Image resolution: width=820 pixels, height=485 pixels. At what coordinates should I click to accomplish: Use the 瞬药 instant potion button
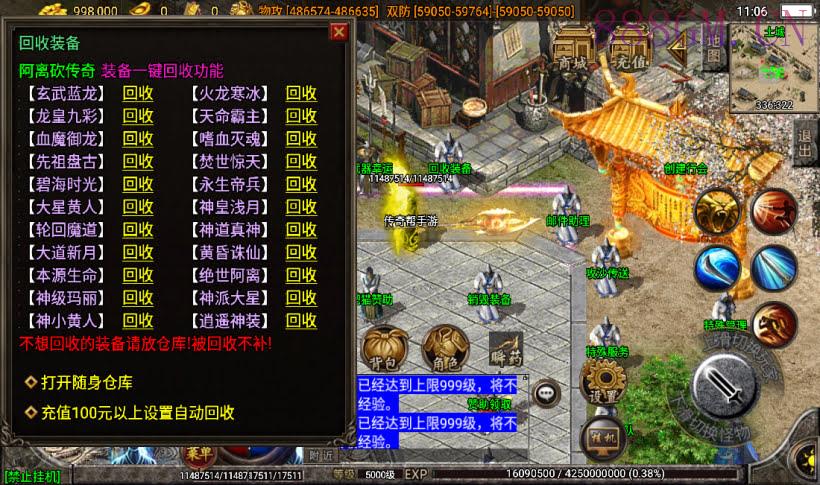[x=506, y=346]
